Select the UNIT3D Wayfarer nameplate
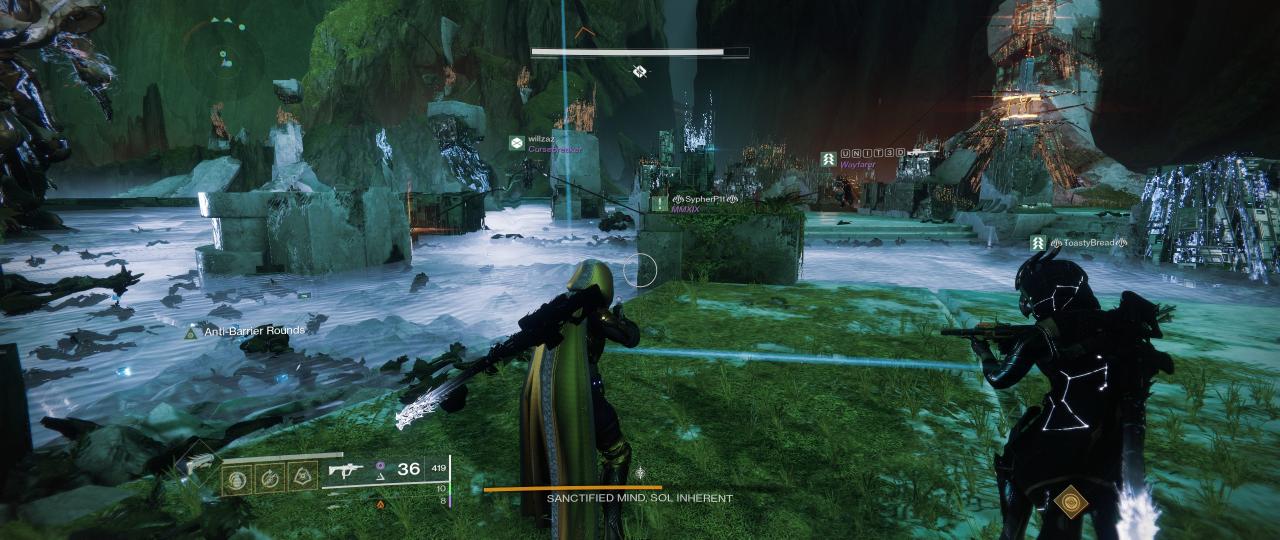This screenshot has width=1280, height=540. [x=862, y=157]
